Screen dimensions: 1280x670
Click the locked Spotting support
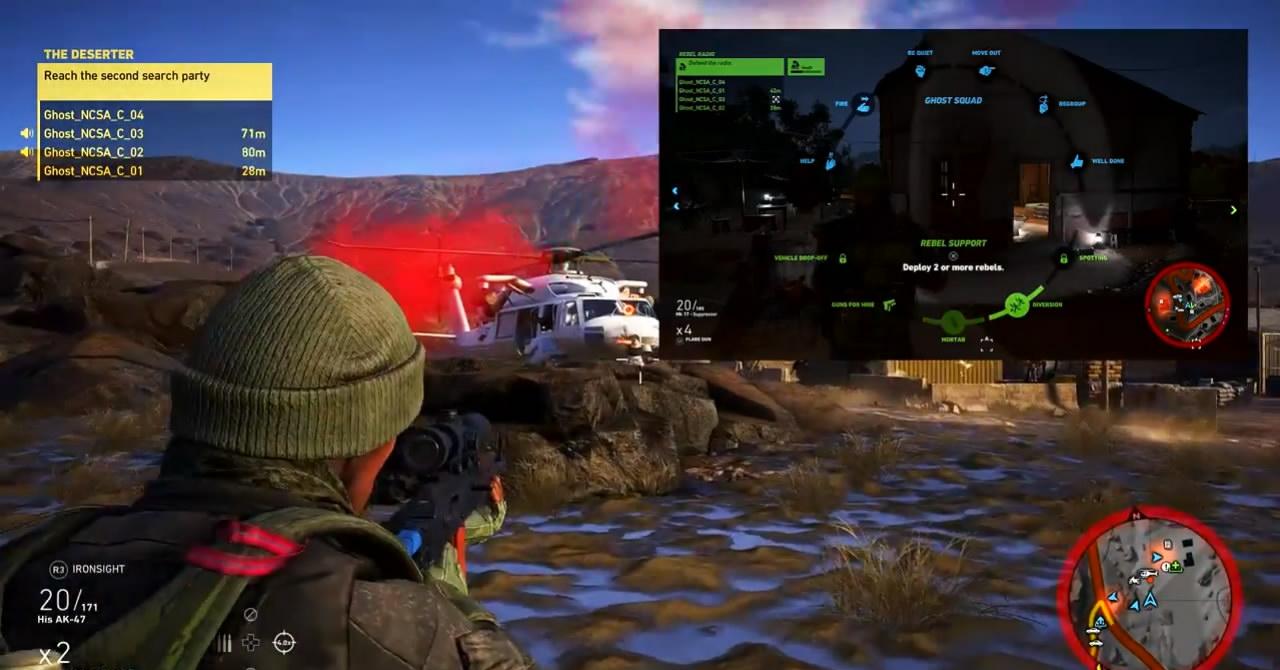tap(1062, 258)
